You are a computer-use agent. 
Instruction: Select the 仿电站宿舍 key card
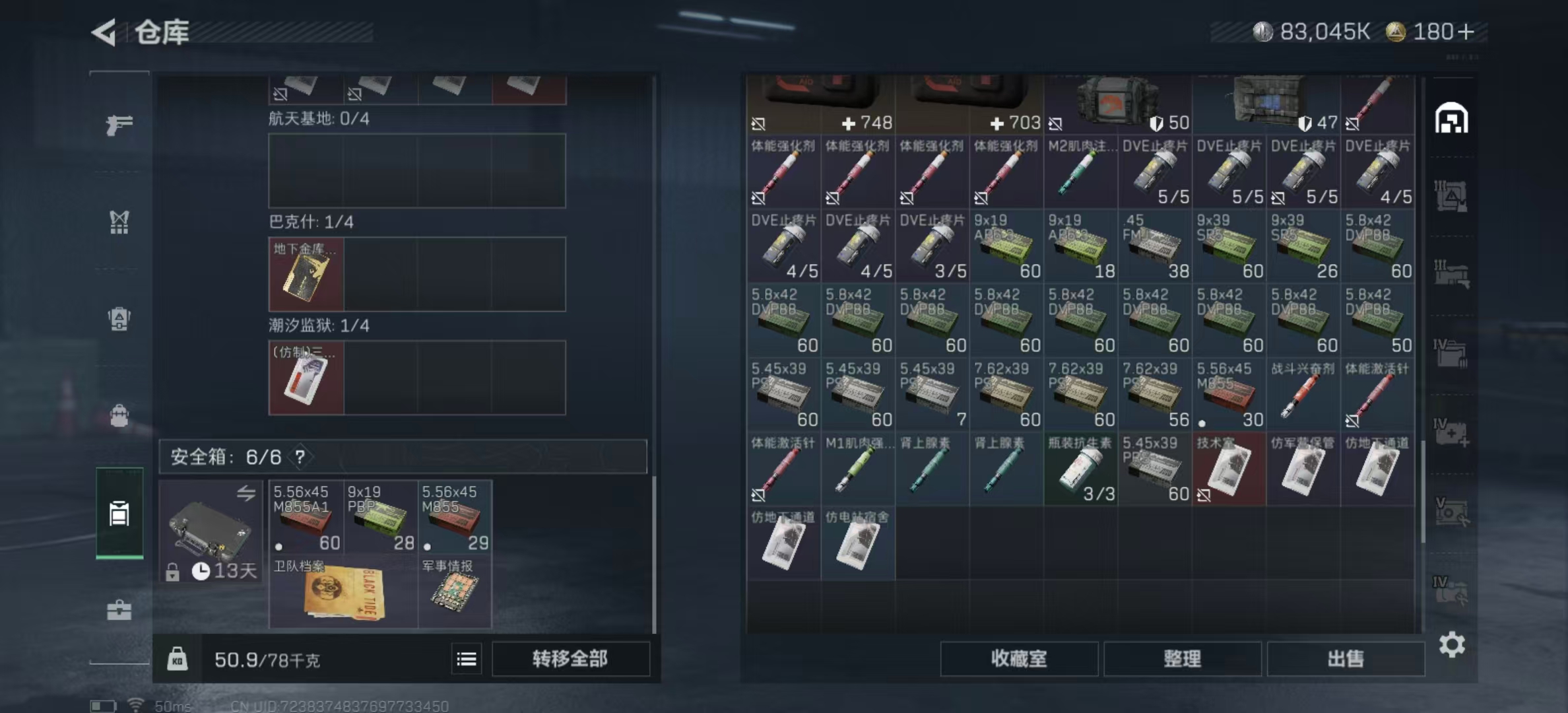[857, 543]
